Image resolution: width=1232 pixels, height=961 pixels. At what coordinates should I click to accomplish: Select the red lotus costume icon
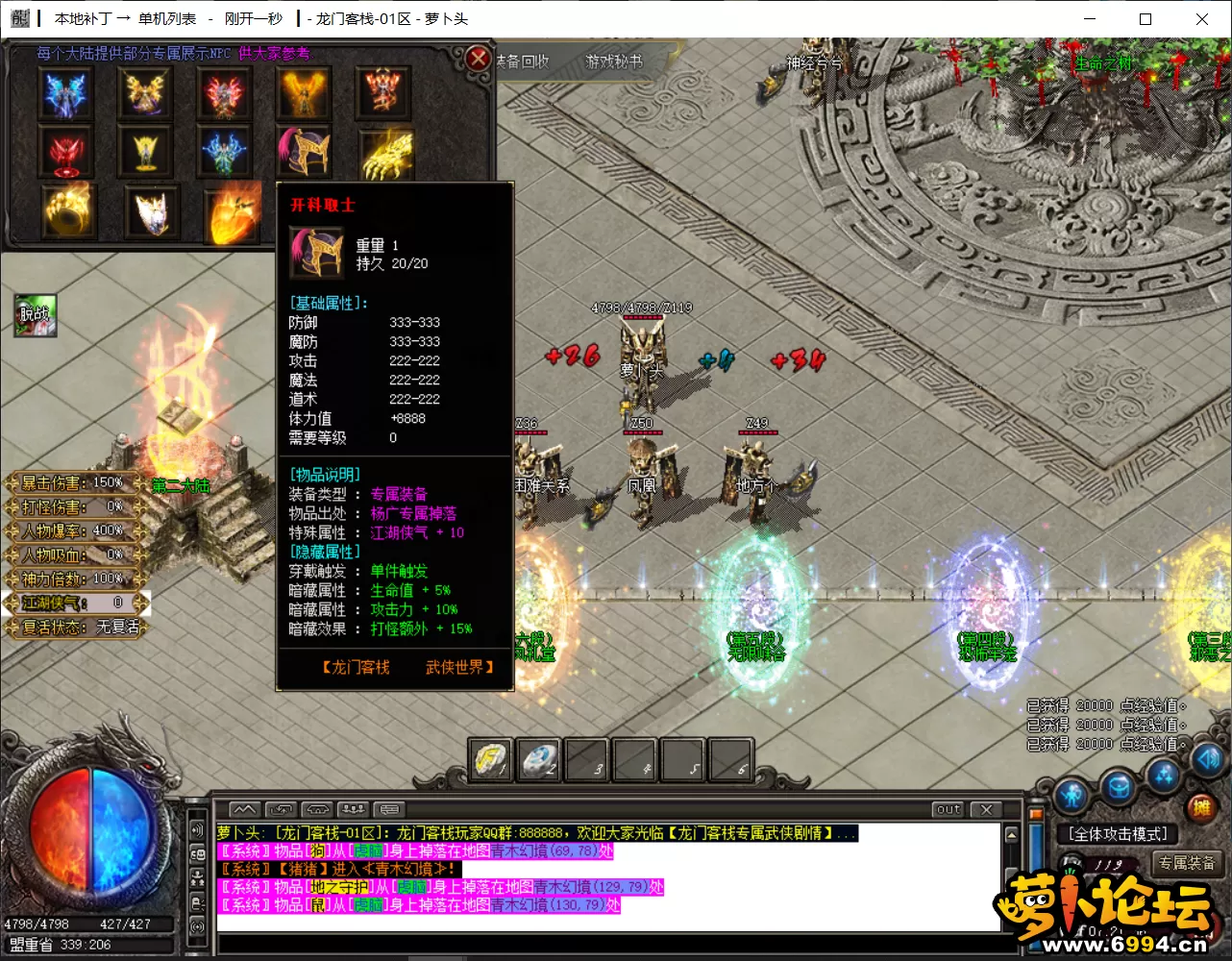pos(65,152)
